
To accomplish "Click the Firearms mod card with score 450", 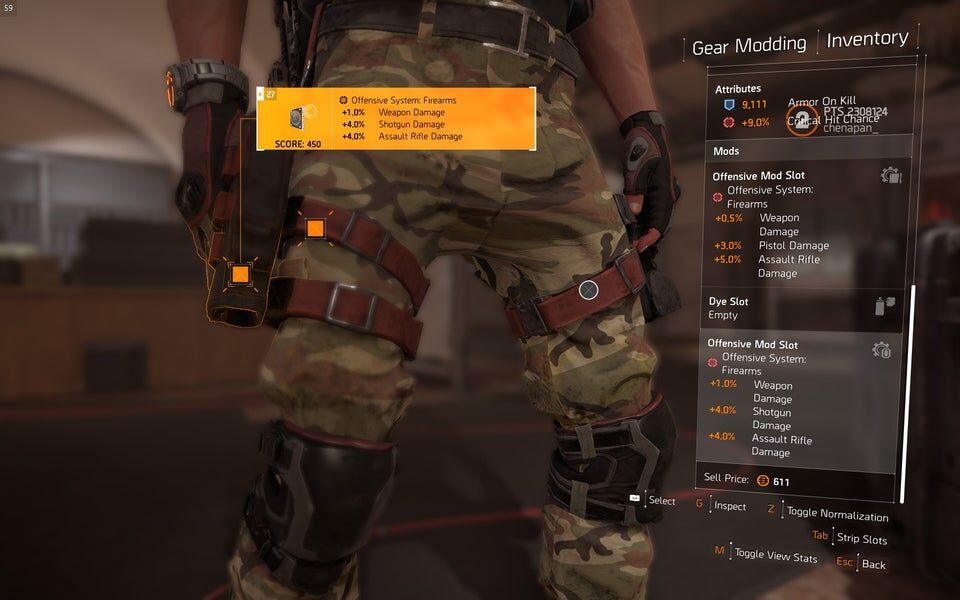I will [396, 119].
